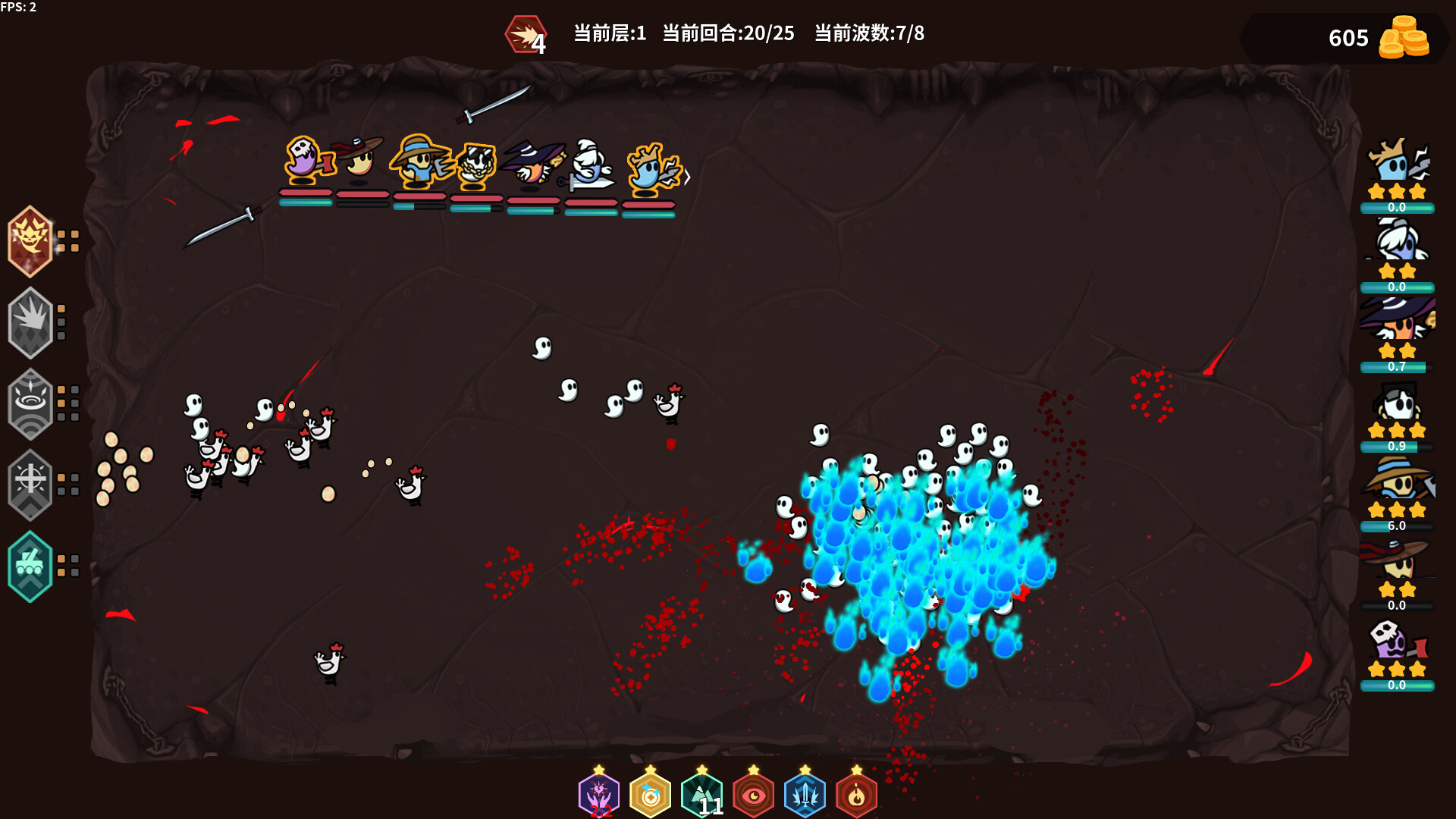Click the blue sword badge at the bottom
This screenshot has height=819, width=1456.
805,795
